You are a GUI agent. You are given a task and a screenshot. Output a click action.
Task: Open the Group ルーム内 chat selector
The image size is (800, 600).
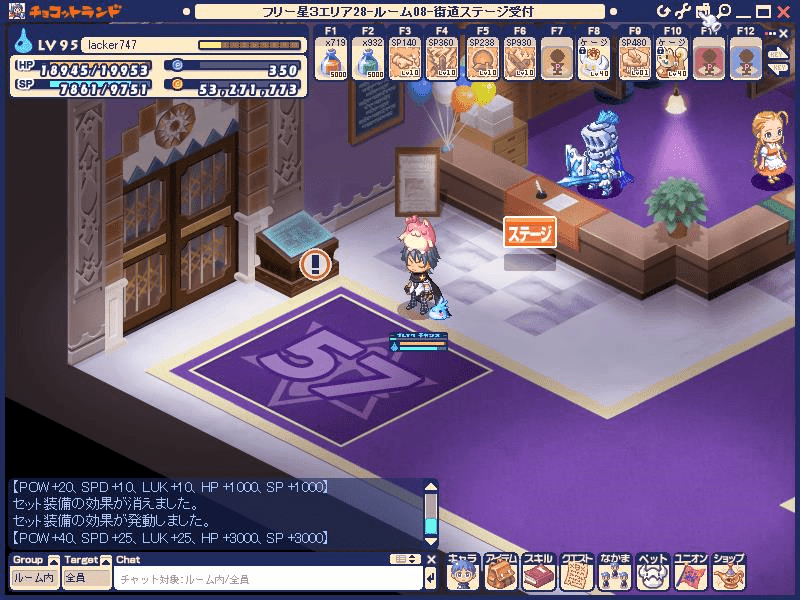coord(34,578)
